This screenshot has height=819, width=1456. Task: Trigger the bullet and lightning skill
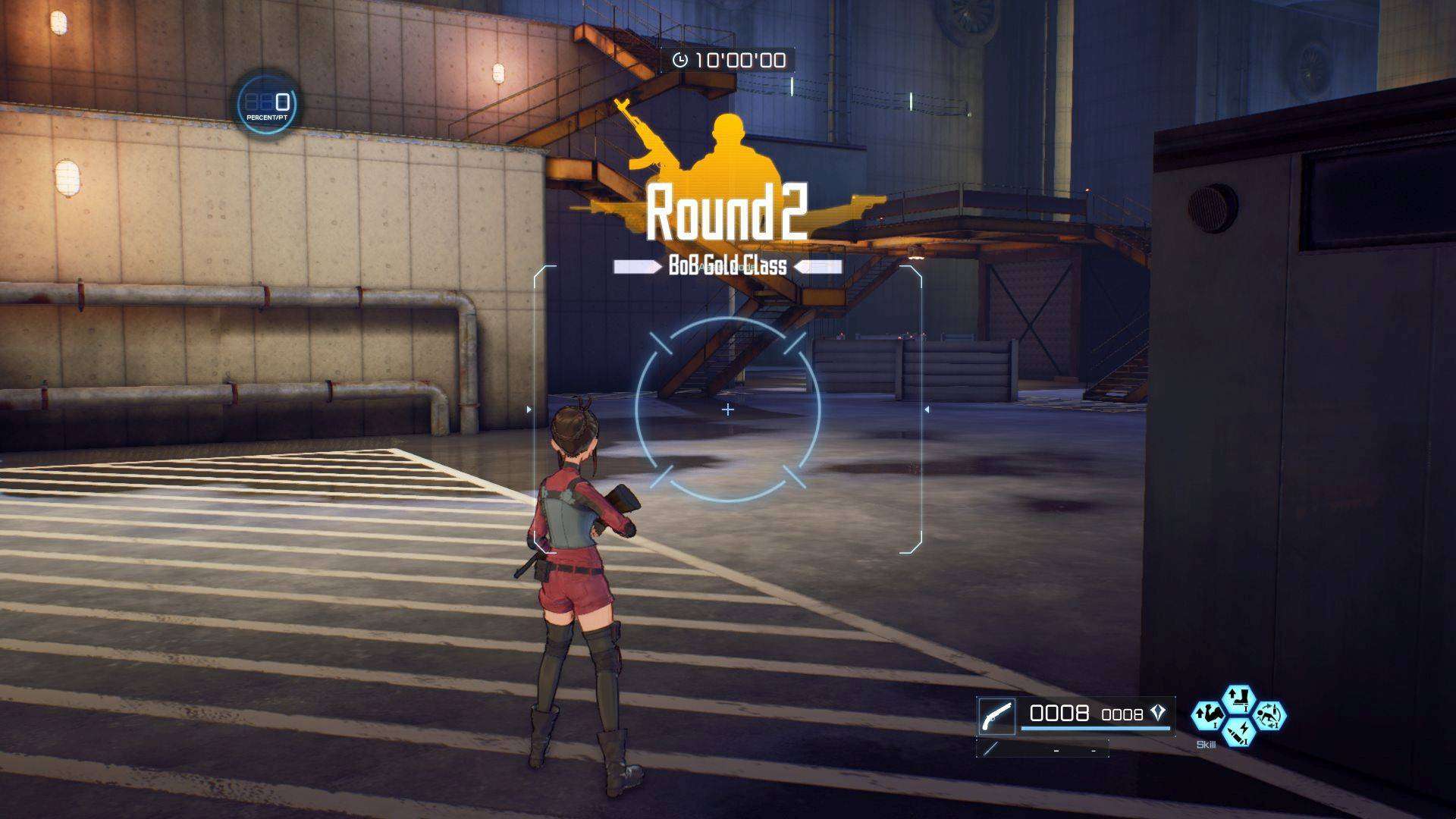pos(1238,733)
